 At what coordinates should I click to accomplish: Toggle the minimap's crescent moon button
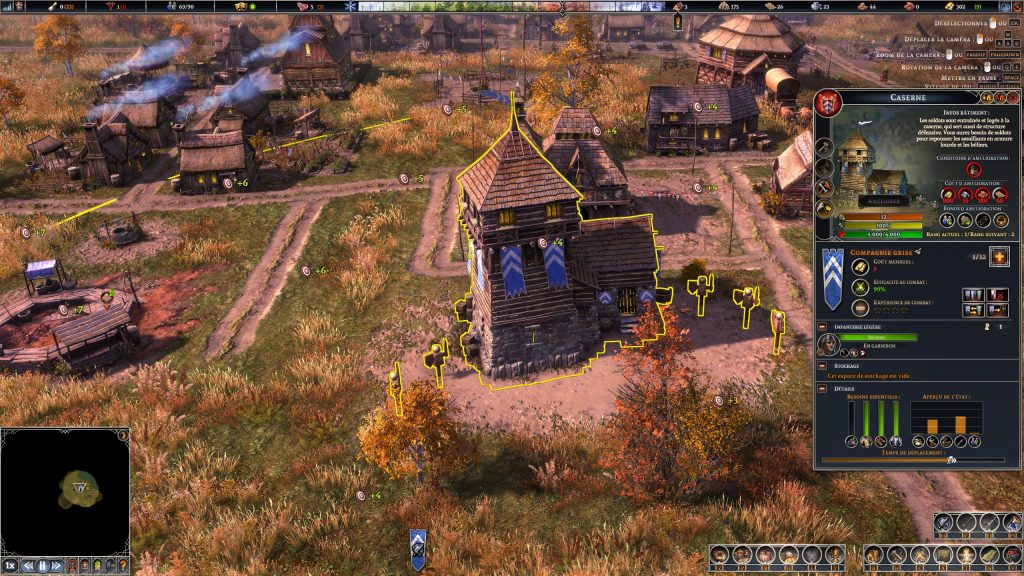[123, 435]
